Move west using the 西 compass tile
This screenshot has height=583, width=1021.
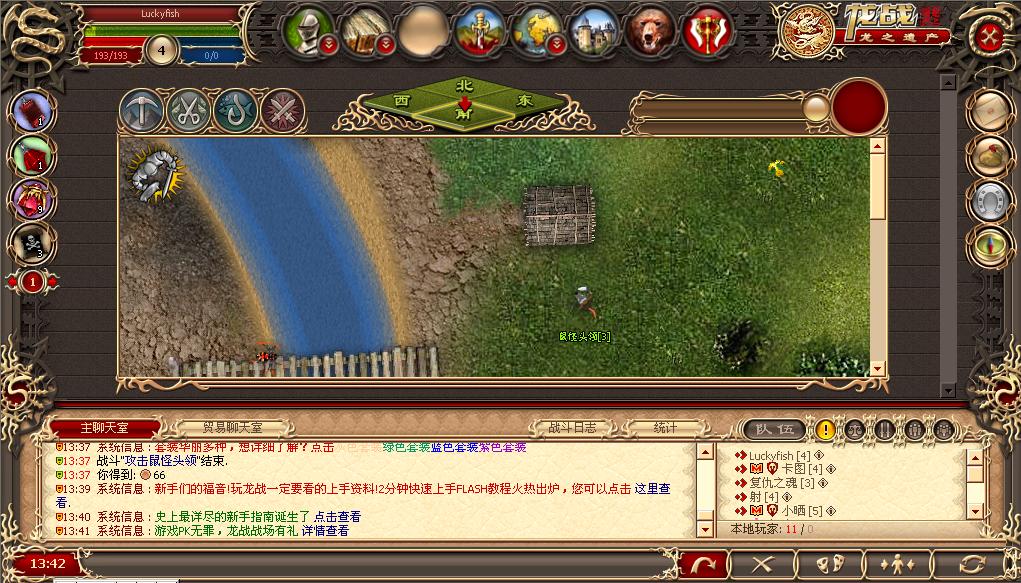[402, 101]
